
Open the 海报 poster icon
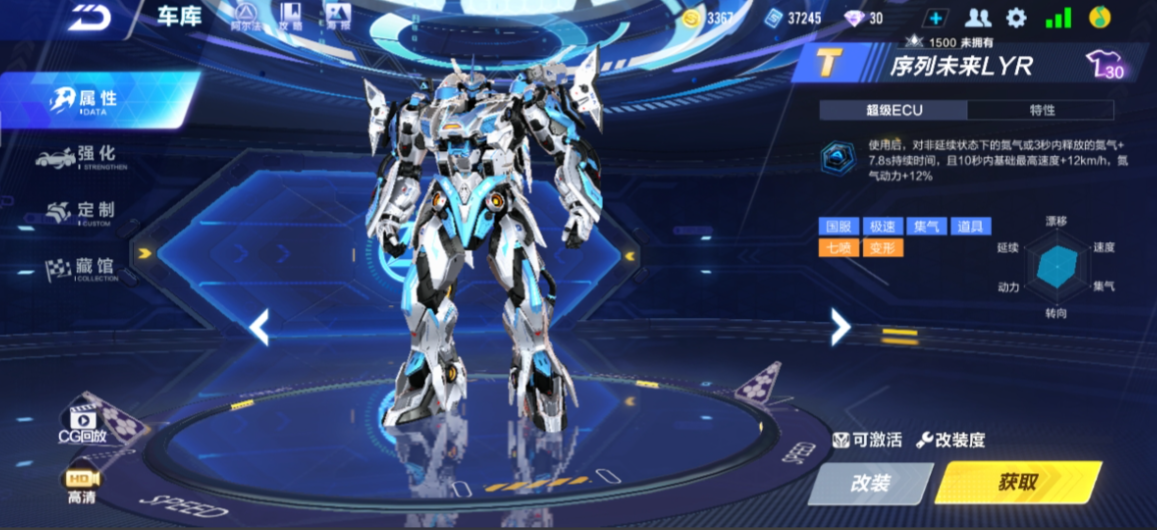337,16
